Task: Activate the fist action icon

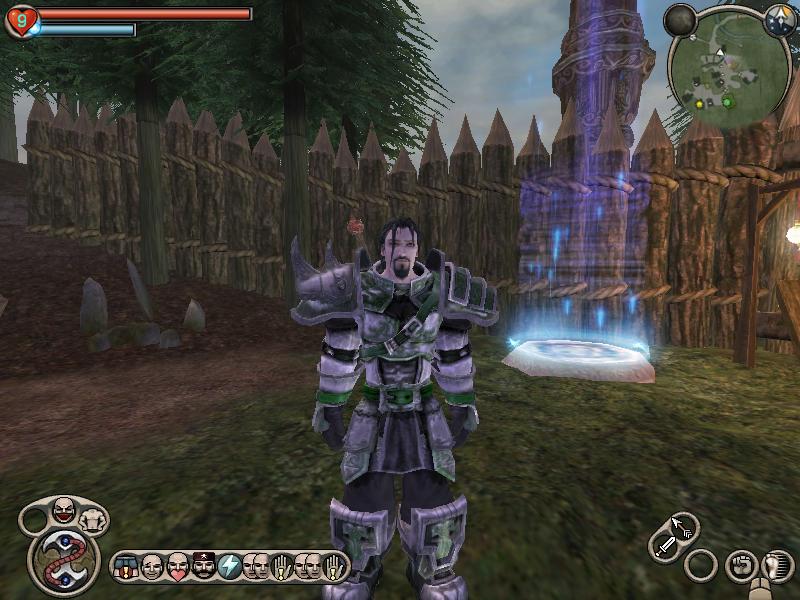Action: (740, 566)
